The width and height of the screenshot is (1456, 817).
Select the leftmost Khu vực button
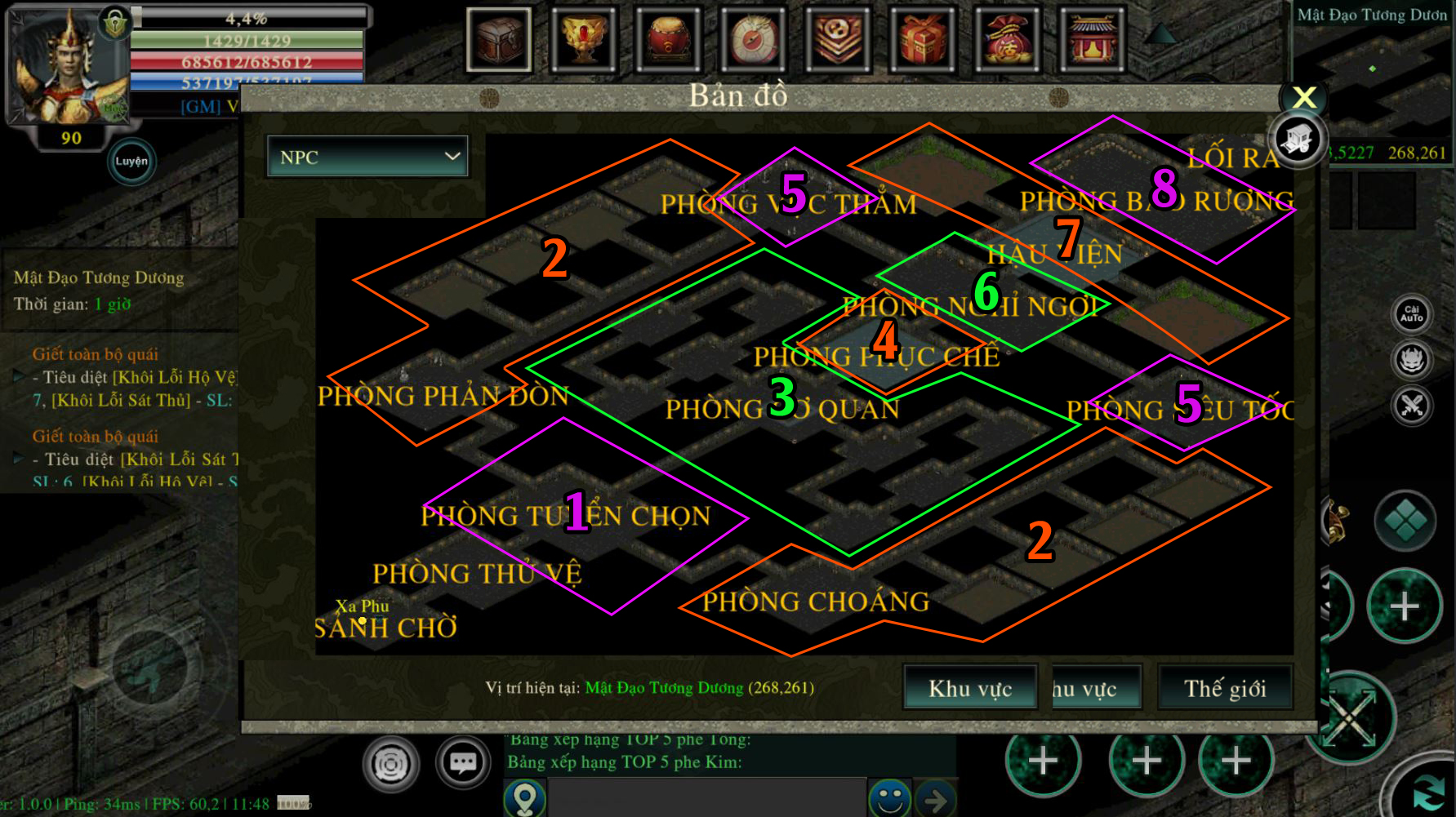tap(969, 688)
